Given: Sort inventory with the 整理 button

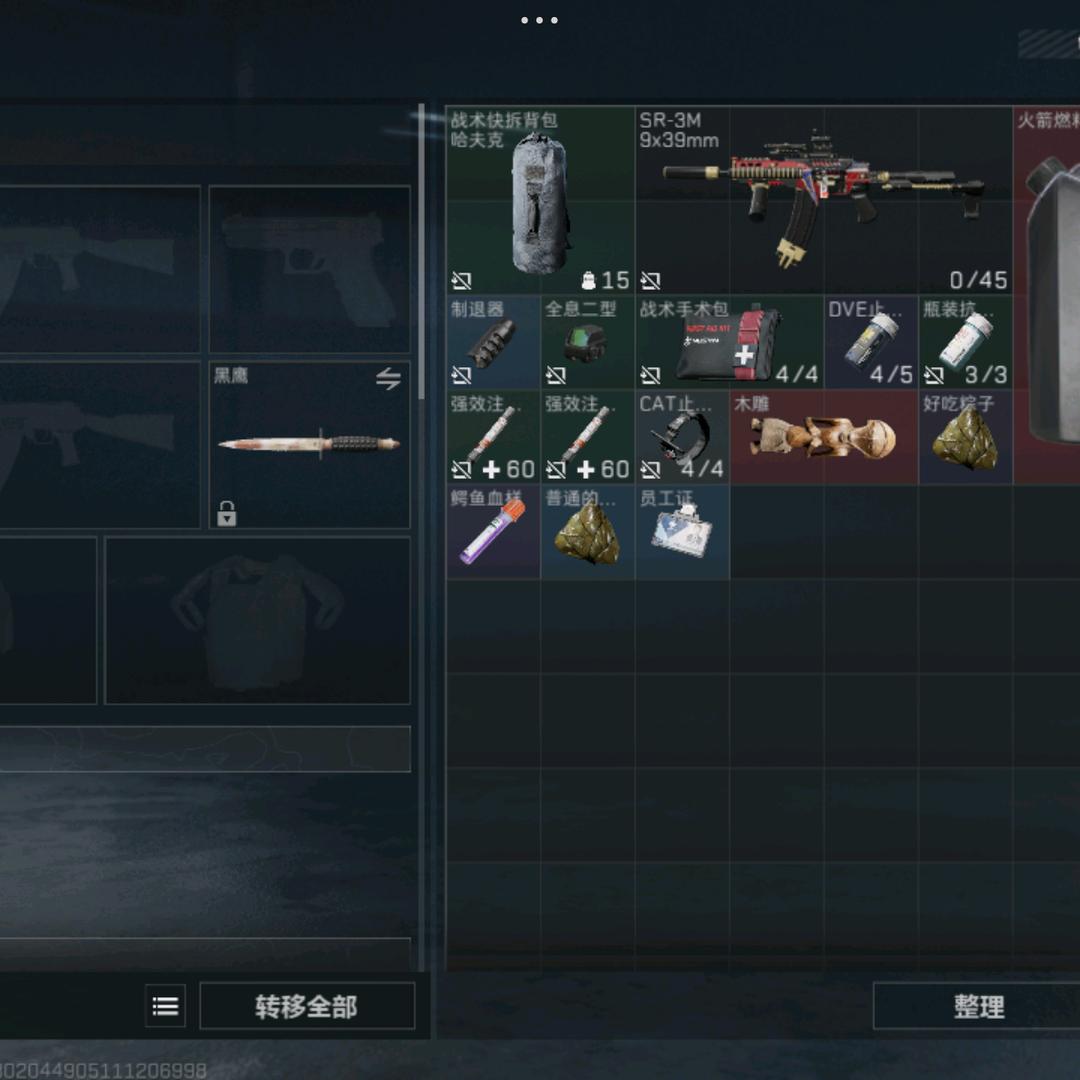Looking at the screenshot, I should (977, 1006).
